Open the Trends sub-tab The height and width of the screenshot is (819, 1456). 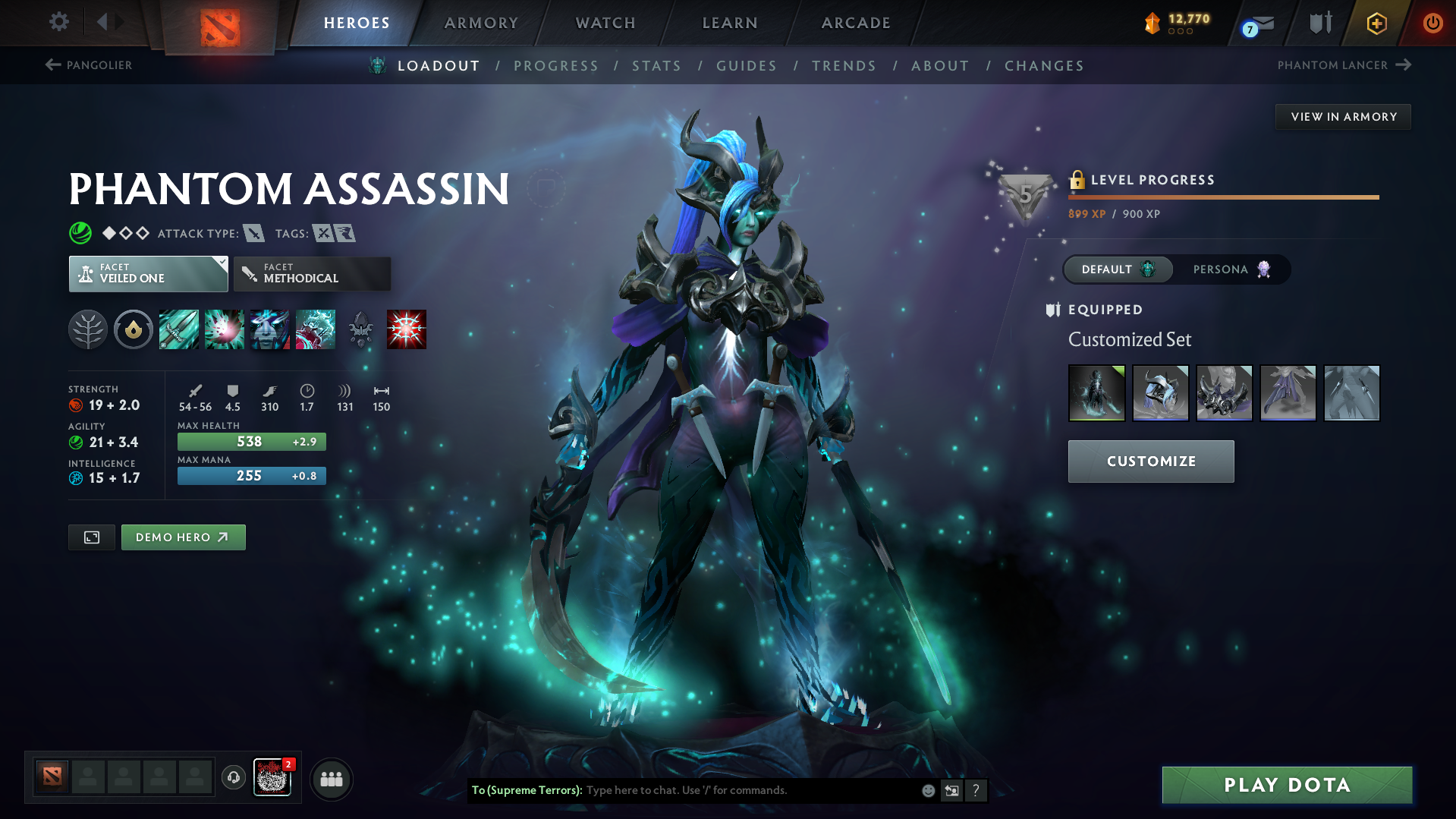click(844, 66)
